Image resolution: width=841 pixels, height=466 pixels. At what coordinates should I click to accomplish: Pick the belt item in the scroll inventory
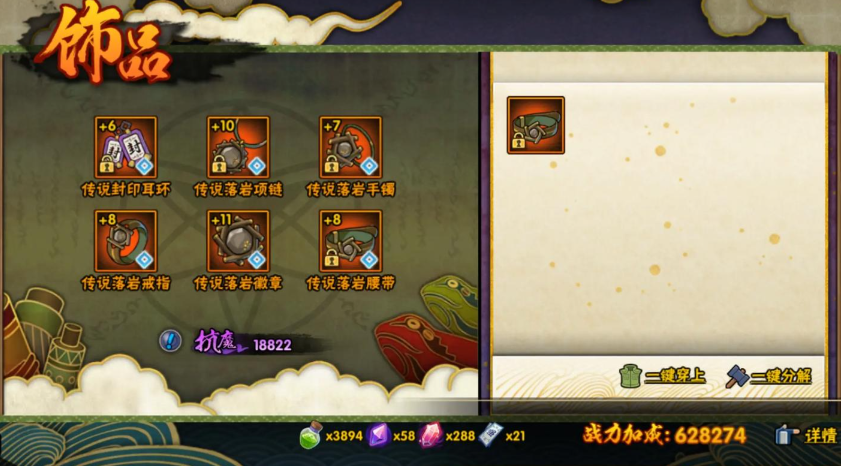536,125
